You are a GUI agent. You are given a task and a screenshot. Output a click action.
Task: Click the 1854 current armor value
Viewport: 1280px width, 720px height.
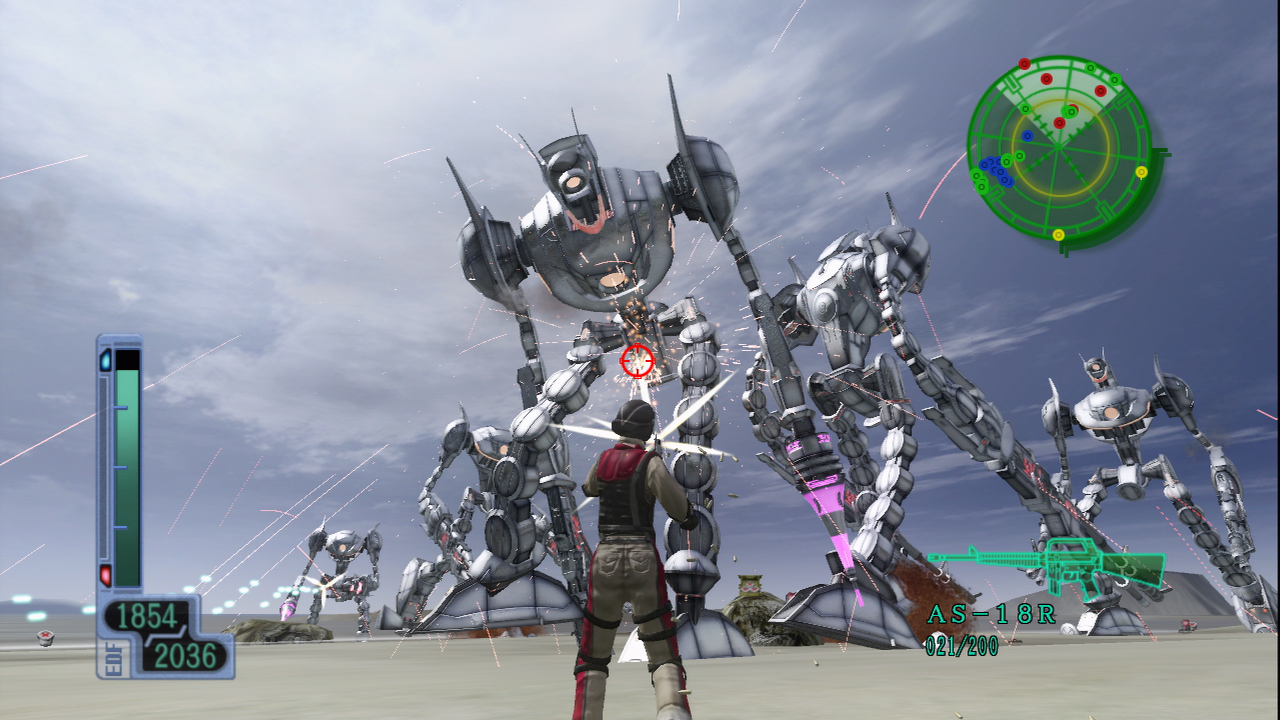point(146,616)
